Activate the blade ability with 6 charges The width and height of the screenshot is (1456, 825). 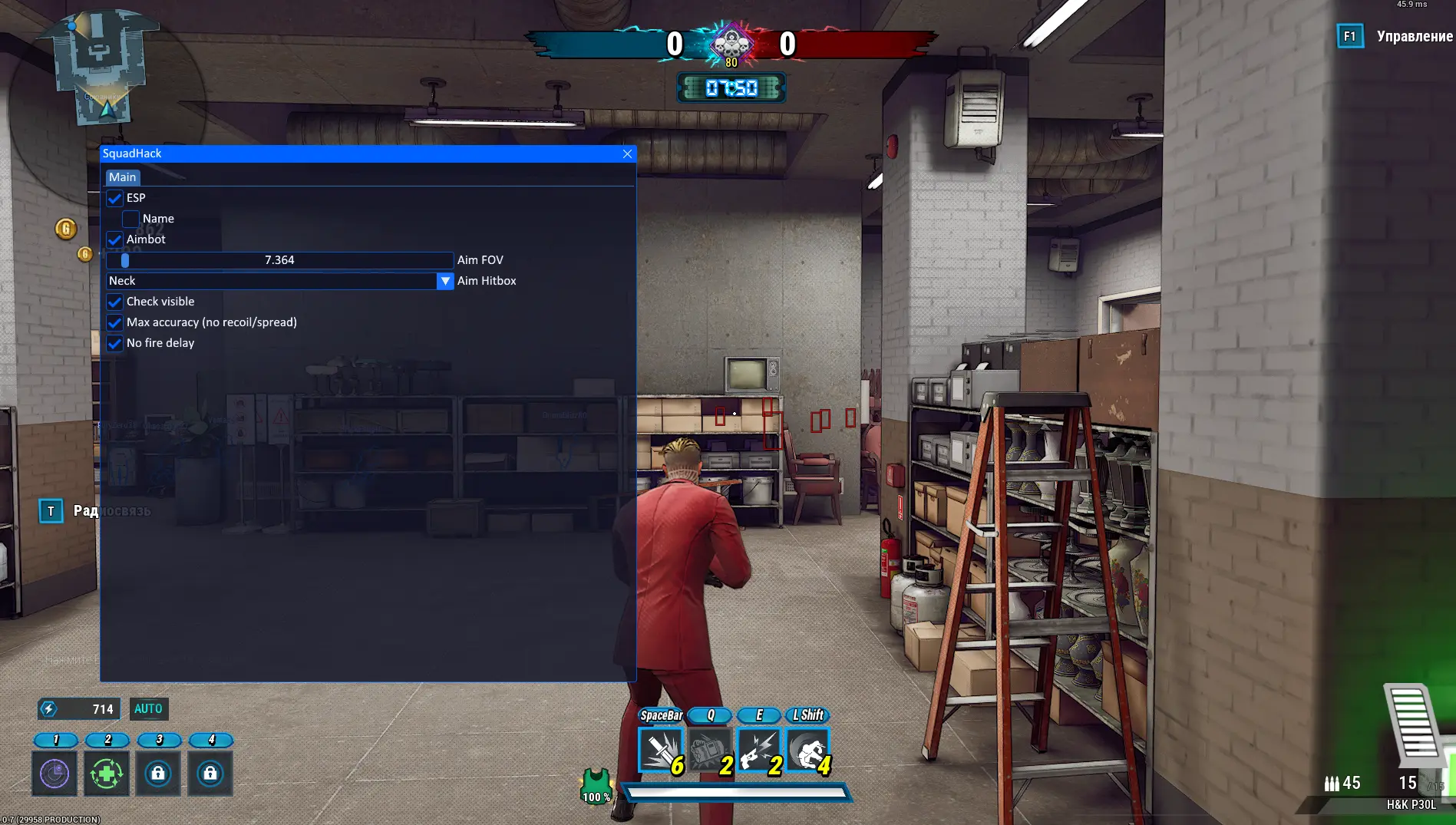tap(661, 750)
